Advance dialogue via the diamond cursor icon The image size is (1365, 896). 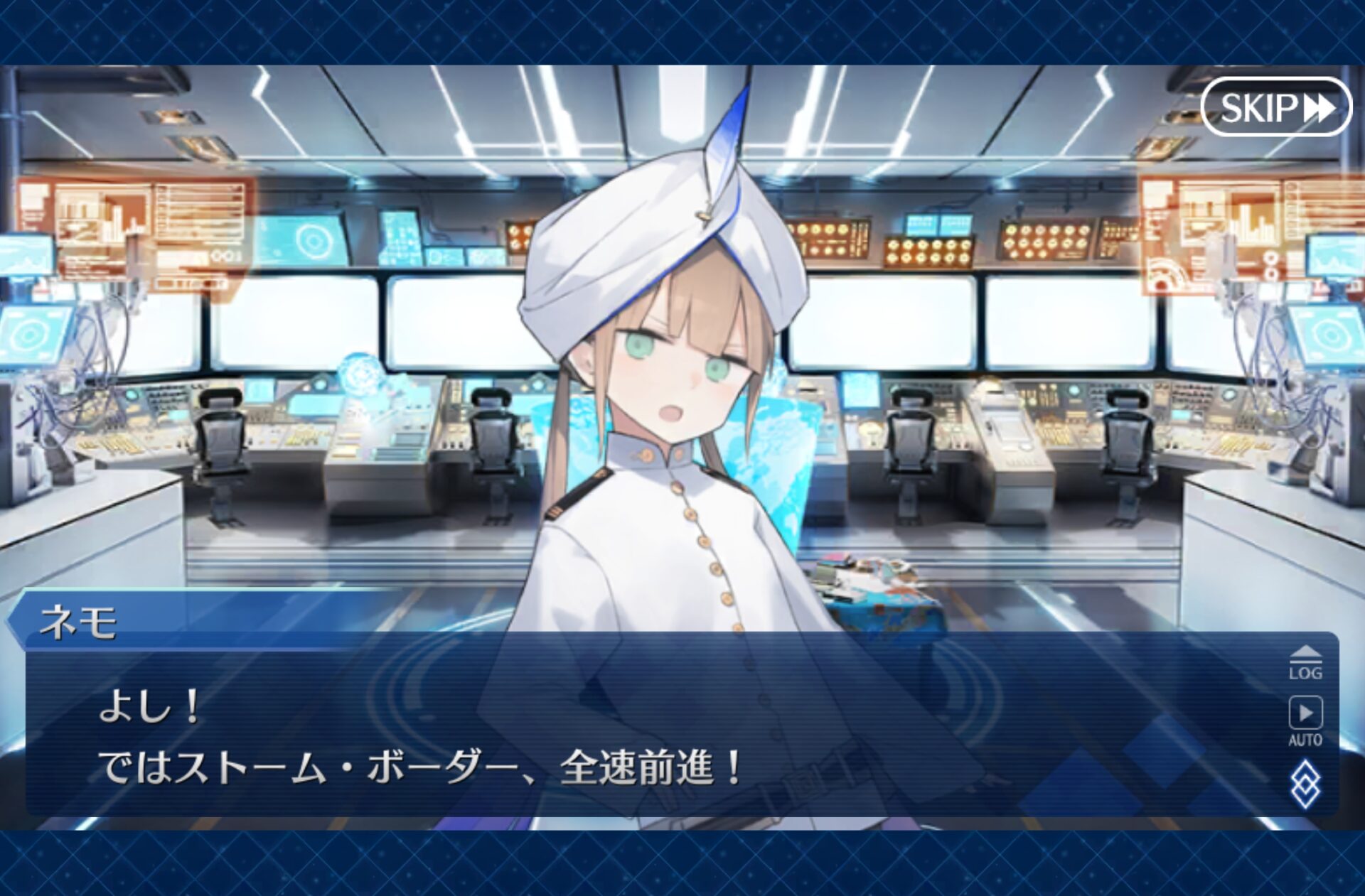1305,784
